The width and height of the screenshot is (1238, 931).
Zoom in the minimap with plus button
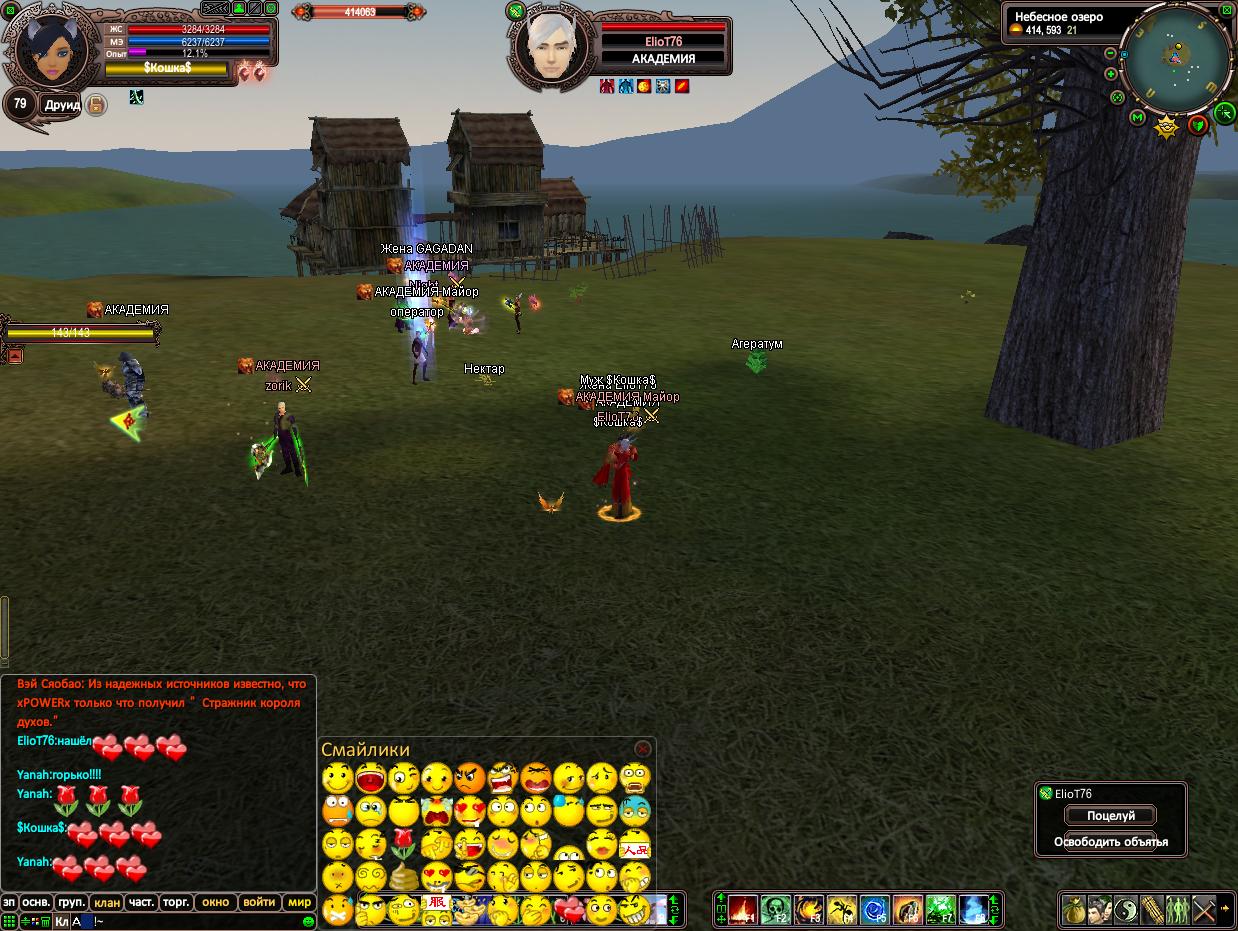(x=1110, y=74)
